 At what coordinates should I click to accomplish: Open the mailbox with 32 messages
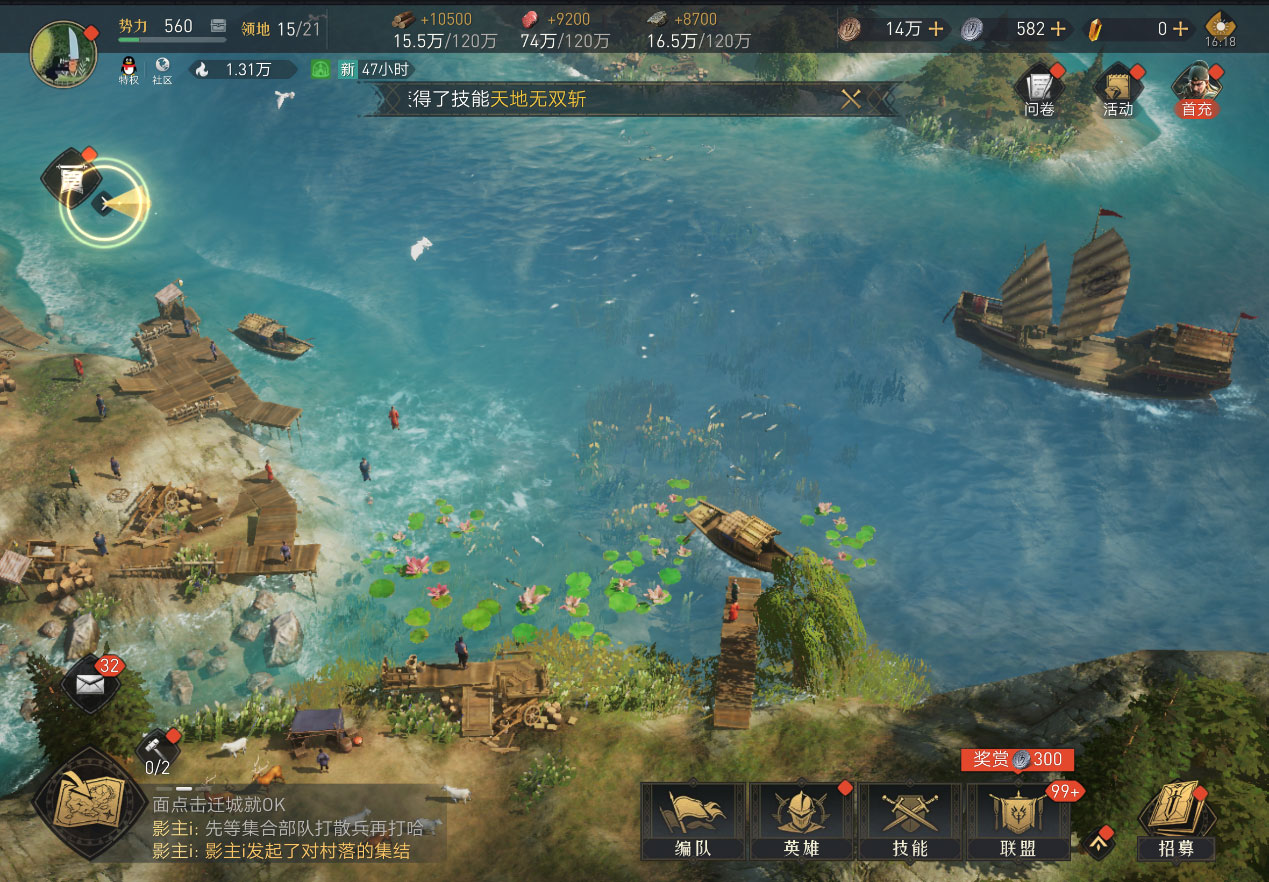(90, 685)
